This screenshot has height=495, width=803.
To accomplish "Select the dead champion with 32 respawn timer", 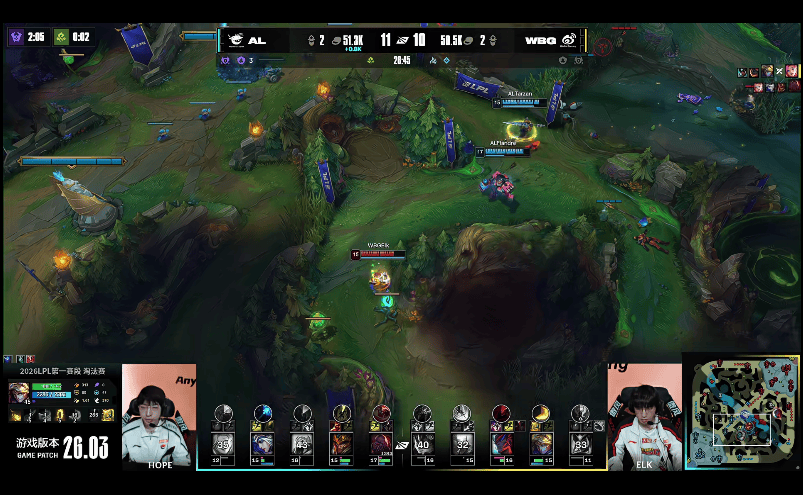I will 462,443.
